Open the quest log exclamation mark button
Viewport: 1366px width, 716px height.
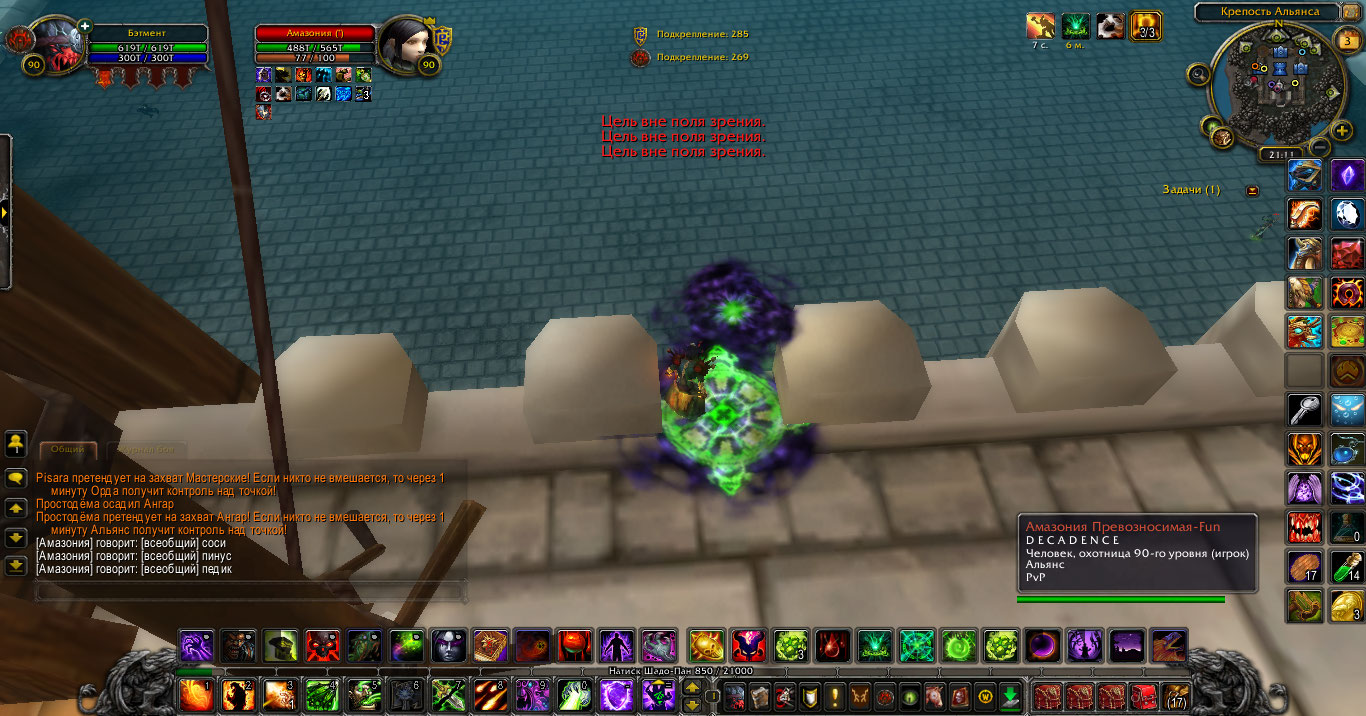pyautogui.click(x=834, y=696)
